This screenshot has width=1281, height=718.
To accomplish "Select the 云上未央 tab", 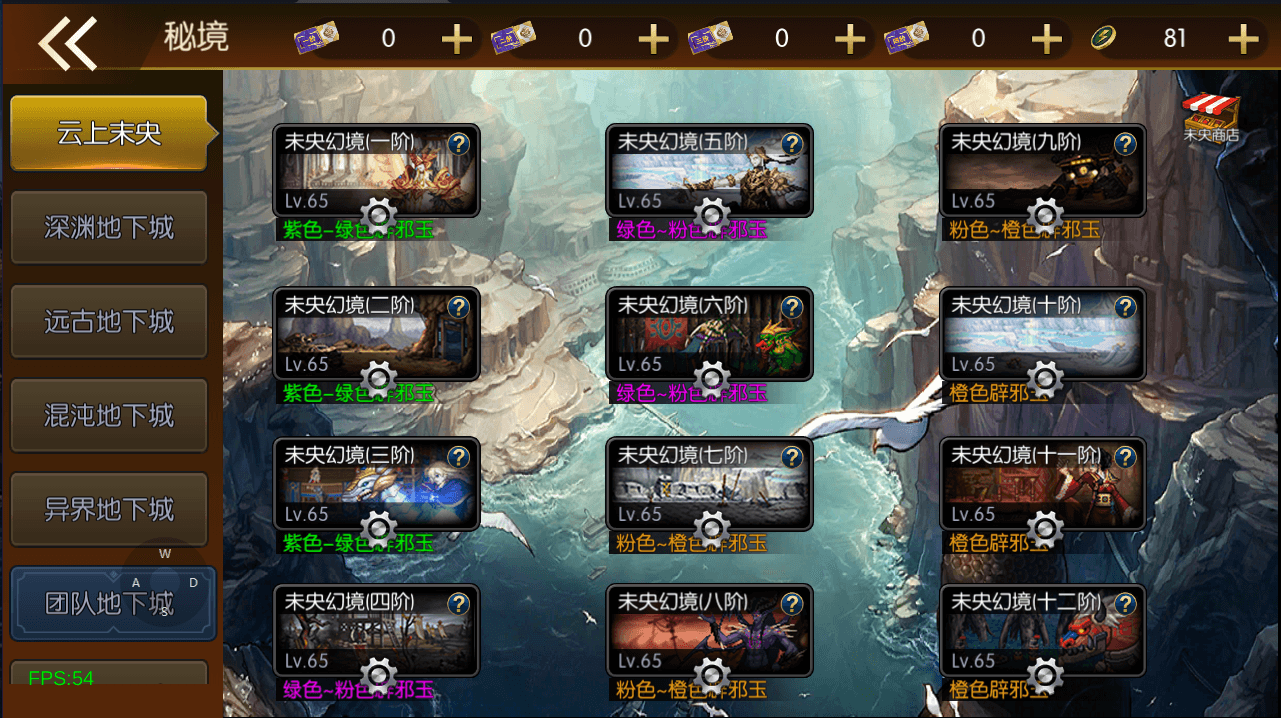I will pyautogui.click(x=109, y=133).
